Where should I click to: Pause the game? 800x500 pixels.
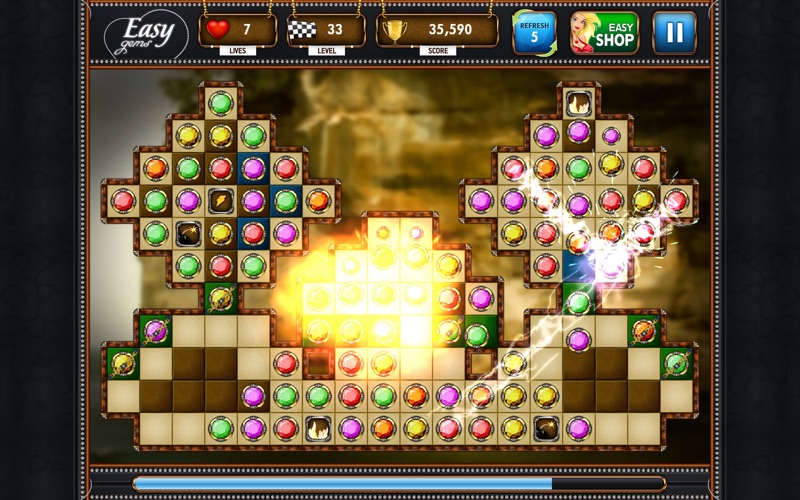coord(674,33)
